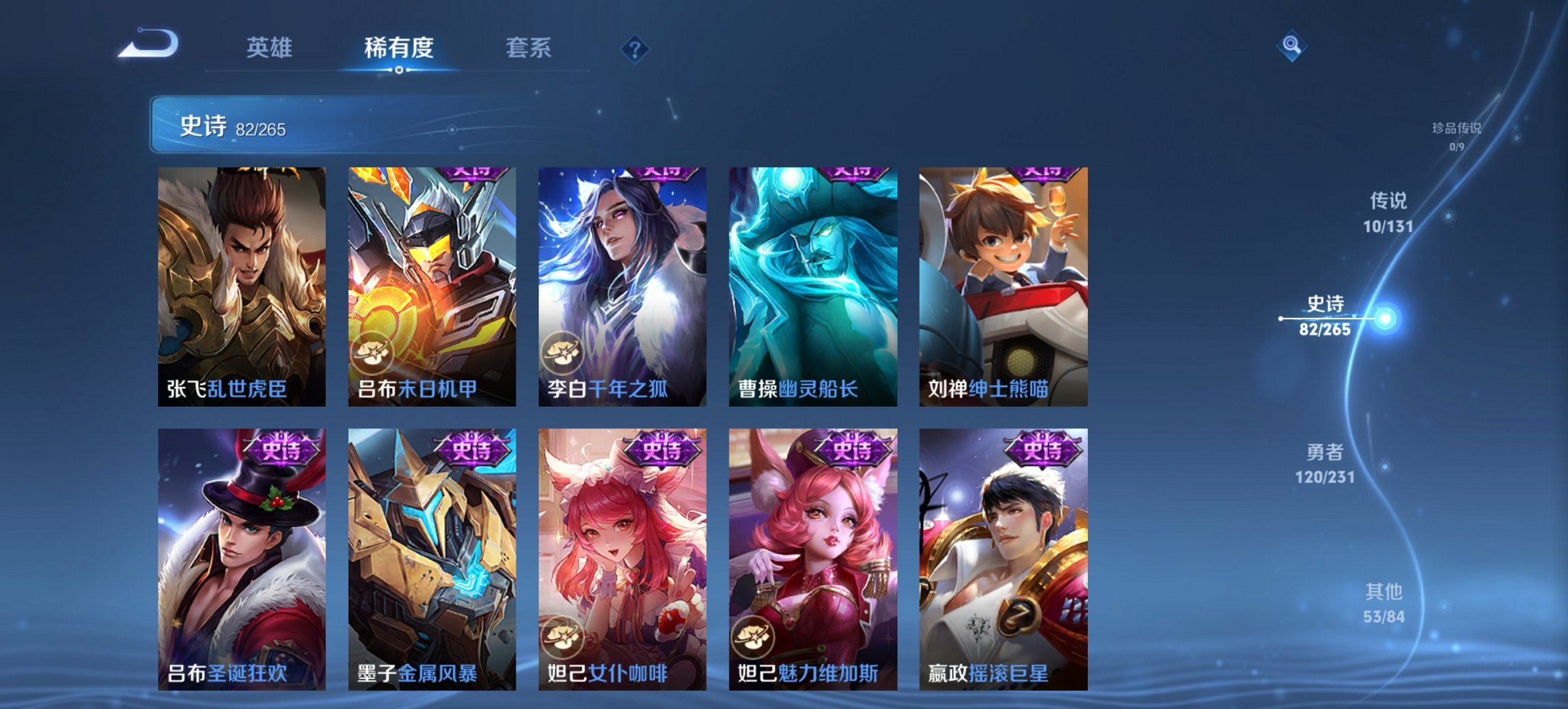Image resolution: width=1568 pixels, height=709 pixels.
Task: Switch to the 套系 tab
Action: tap(529, 47)
